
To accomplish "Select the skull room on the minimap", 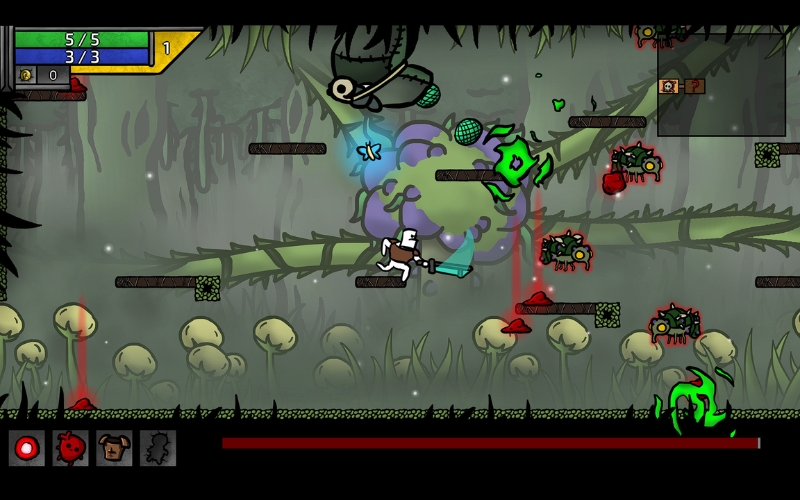I will point(669,86).
